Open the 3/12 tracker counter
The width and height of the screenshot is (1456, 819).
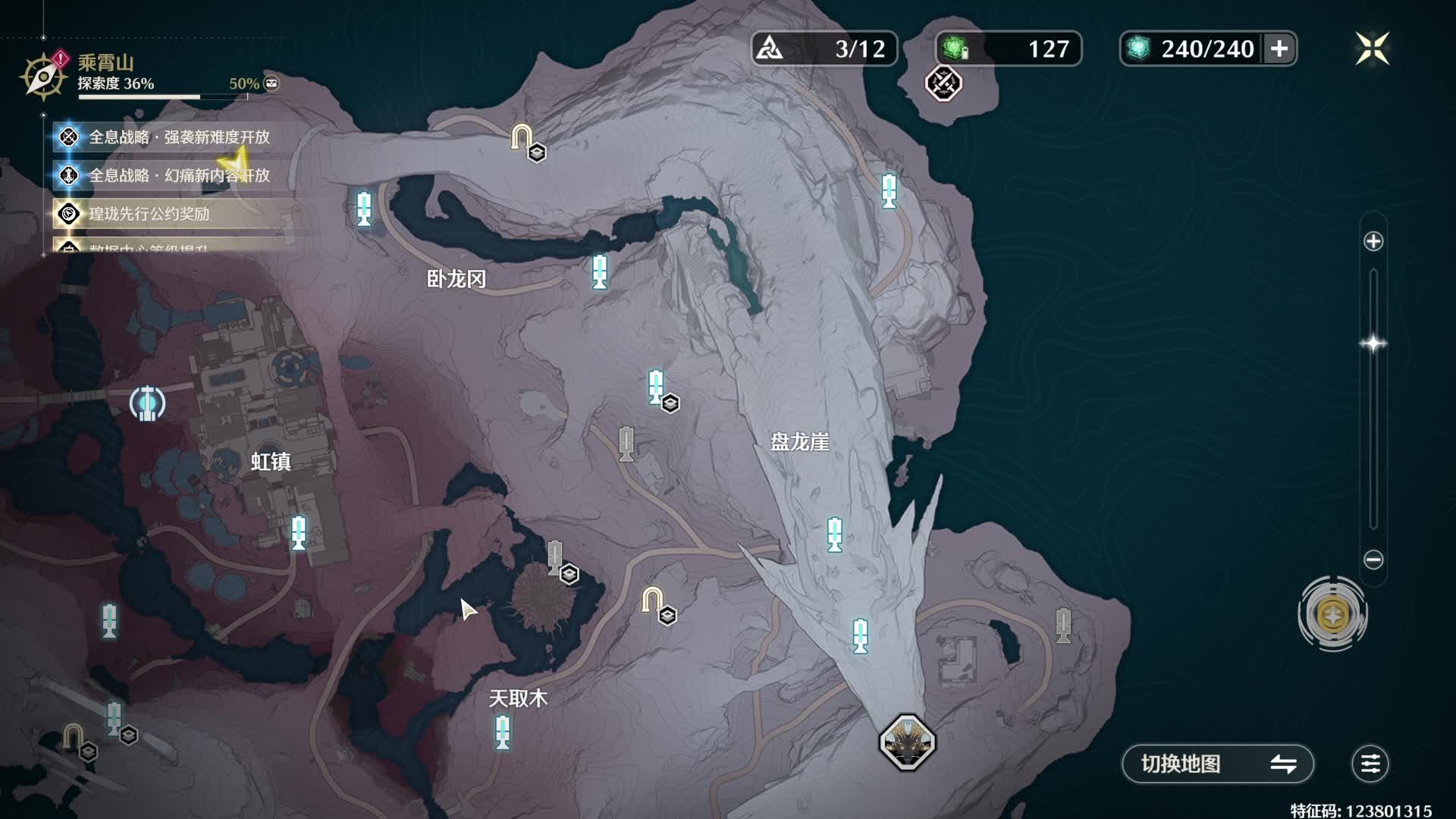pyautogui.click(x=824, y=49)
